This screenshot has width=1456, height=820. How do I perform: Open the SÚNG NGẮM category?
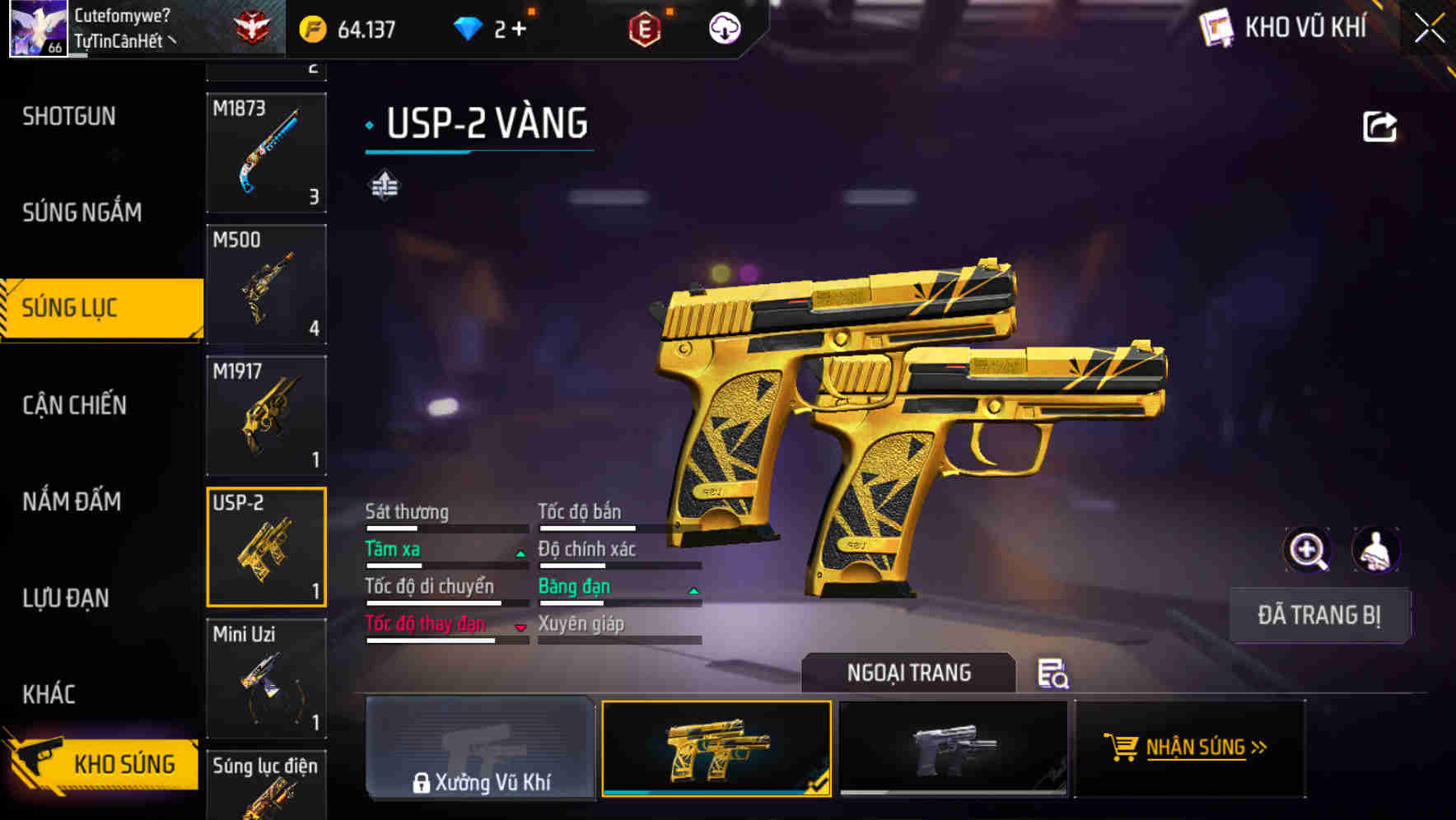[x=82, y=212]
